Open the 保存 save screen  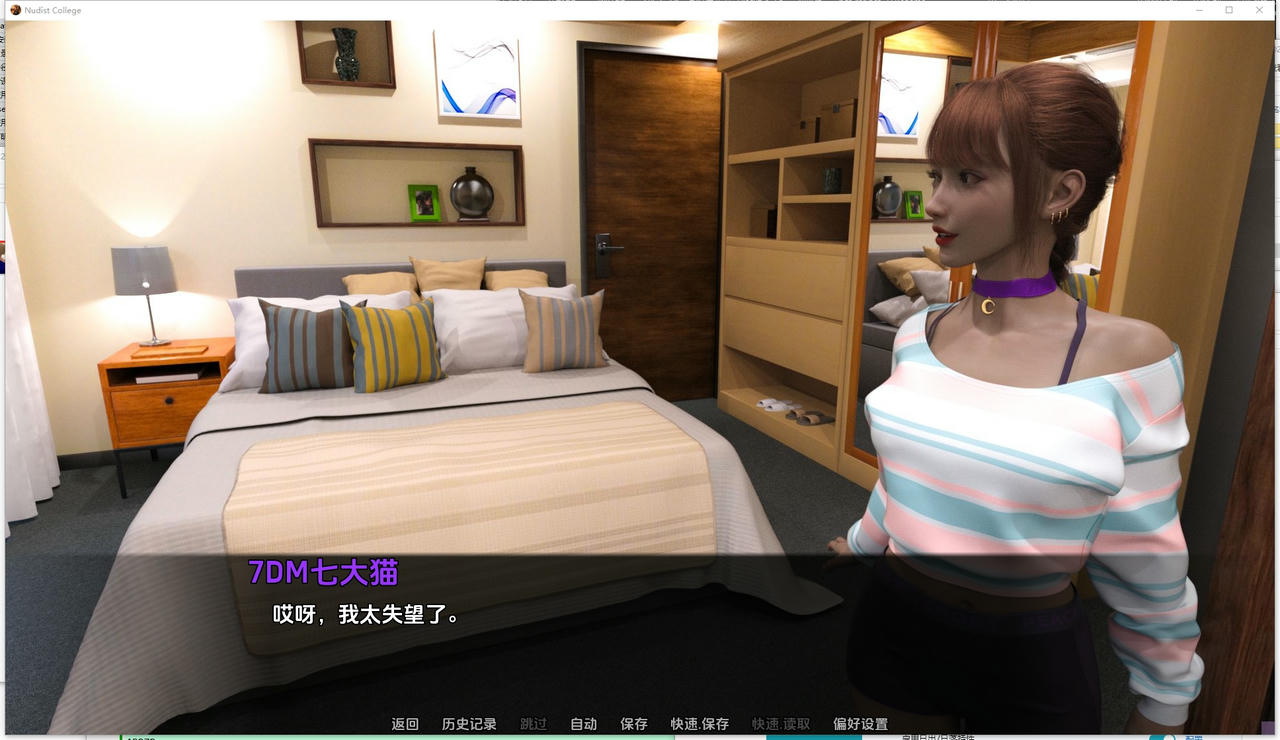pyautogui.click(x=634, y=723)
